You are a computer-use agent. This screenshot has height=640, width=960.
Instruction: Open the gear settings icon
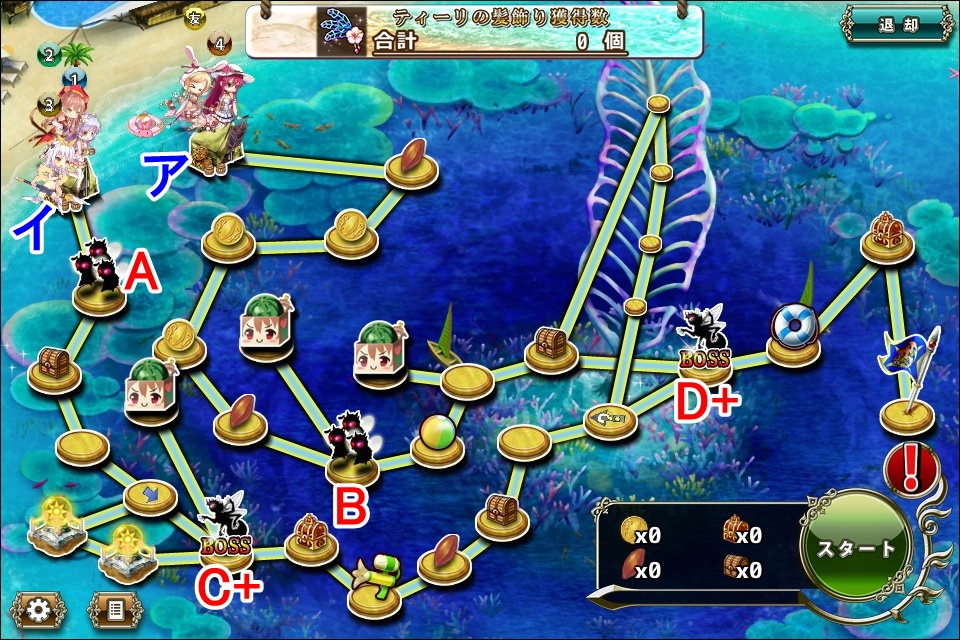point(39,609)
